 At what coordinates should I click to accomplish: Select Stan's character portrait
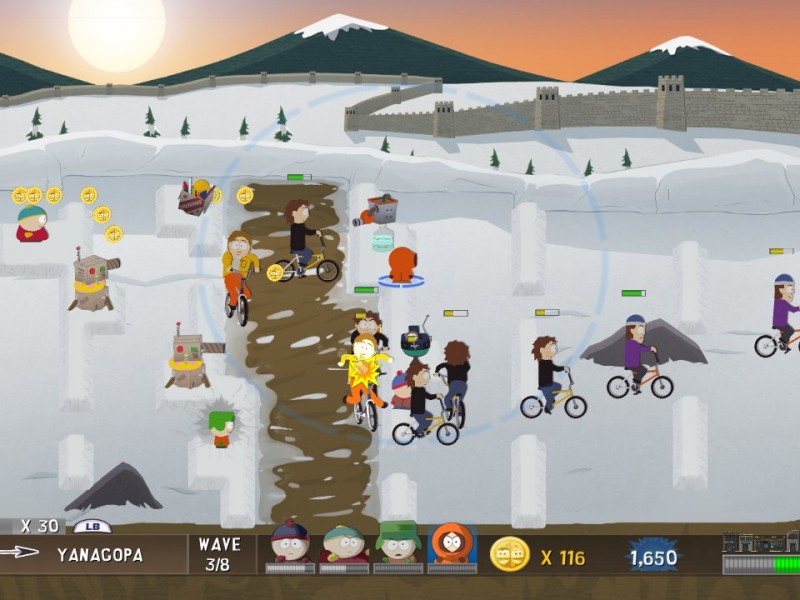(x=290, y=543)
